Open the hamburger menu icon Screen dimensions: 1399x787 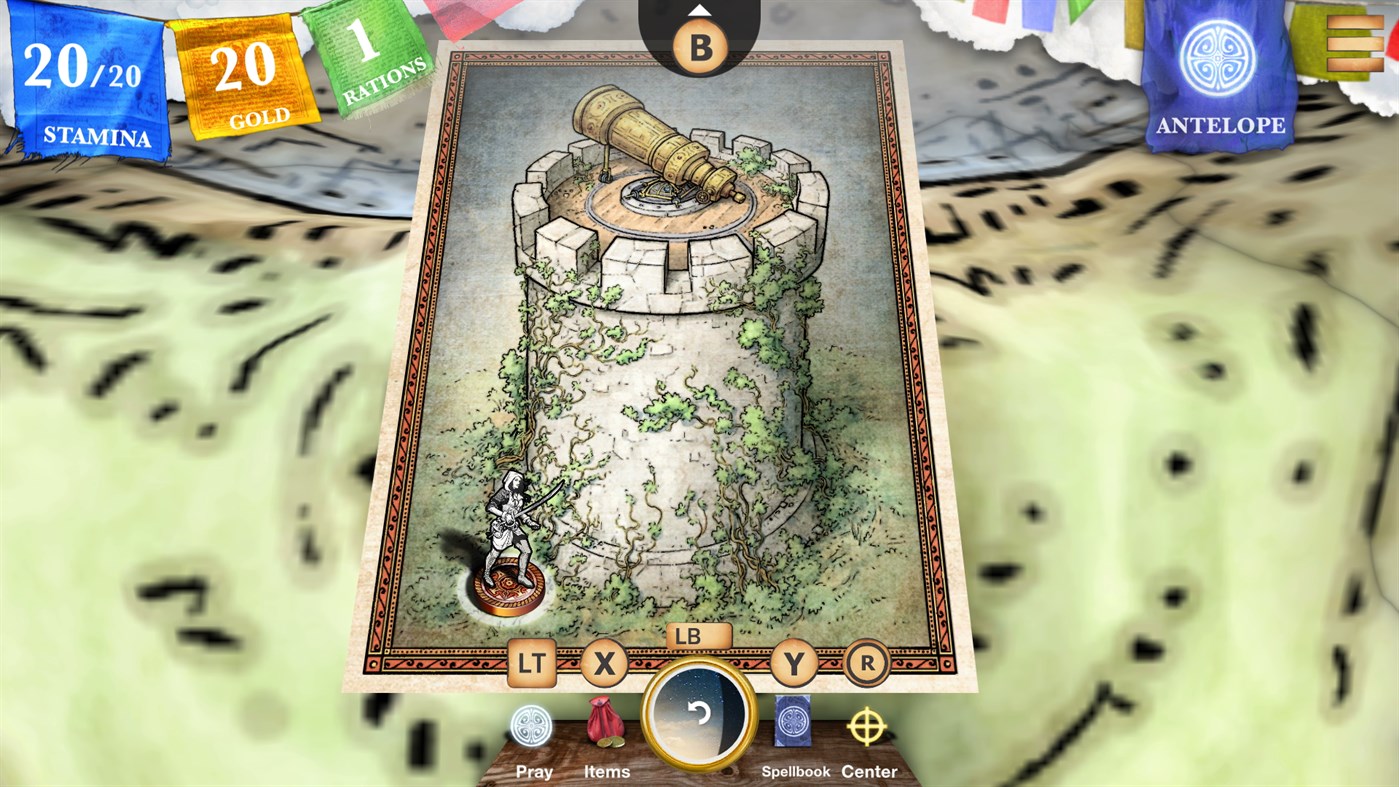(x=1356, y=45)
